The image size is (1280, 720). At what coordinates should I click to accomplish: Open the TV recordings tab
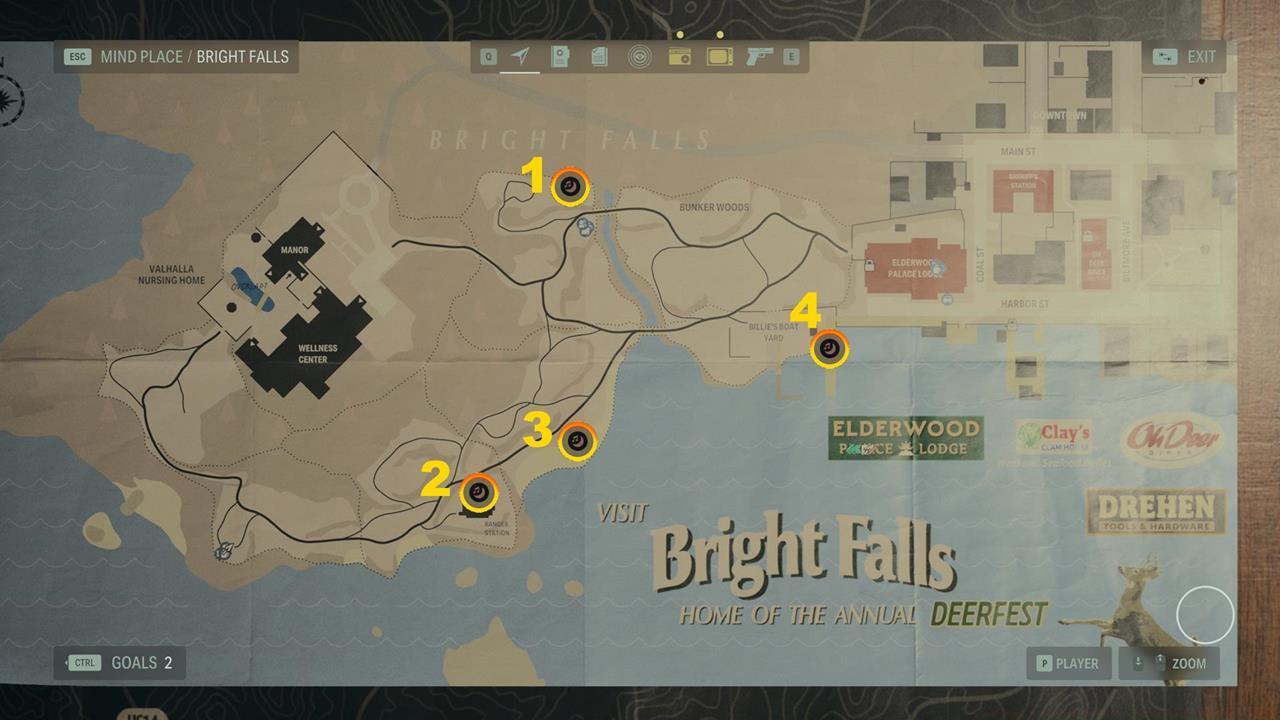pyautogui.click(x=718, y=57)
